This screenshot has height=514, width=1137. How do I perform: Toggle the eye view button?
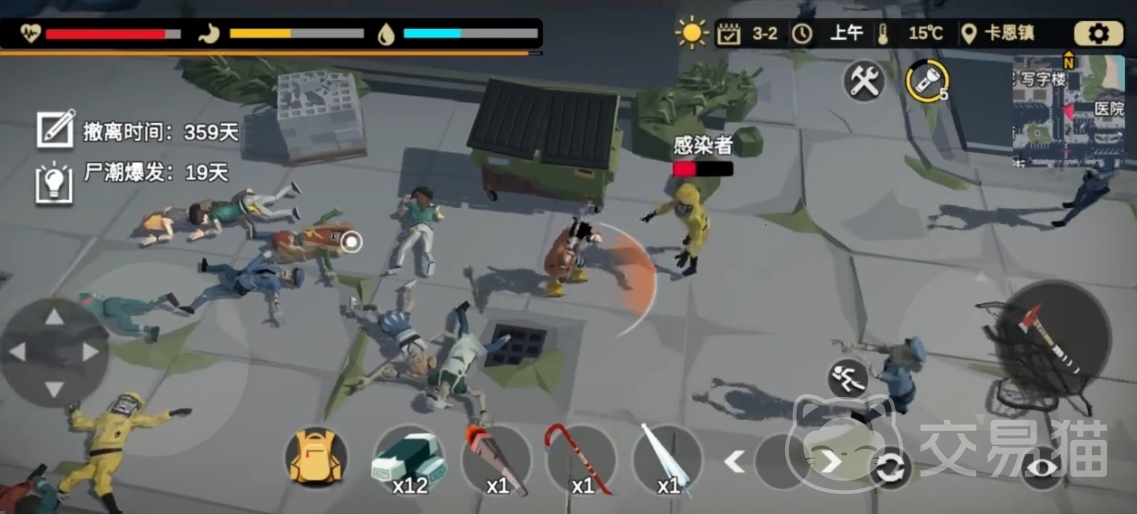1041,468
